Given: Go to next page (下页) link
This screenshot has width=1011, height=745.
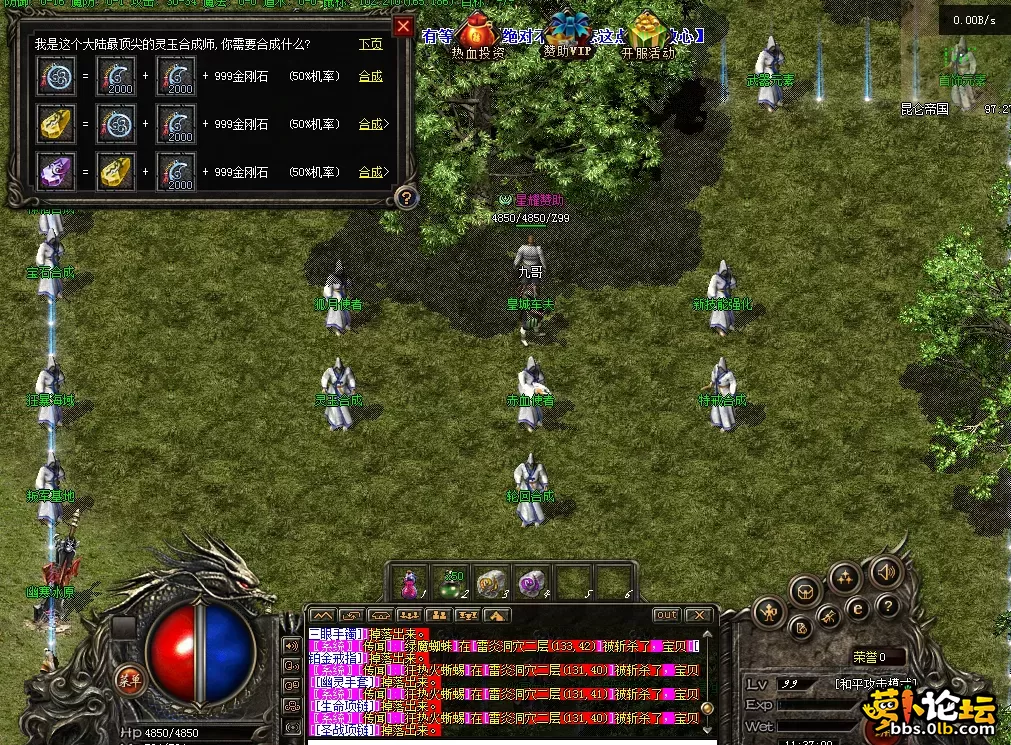Looking at the screenshot, I should [x=370, y=44].
